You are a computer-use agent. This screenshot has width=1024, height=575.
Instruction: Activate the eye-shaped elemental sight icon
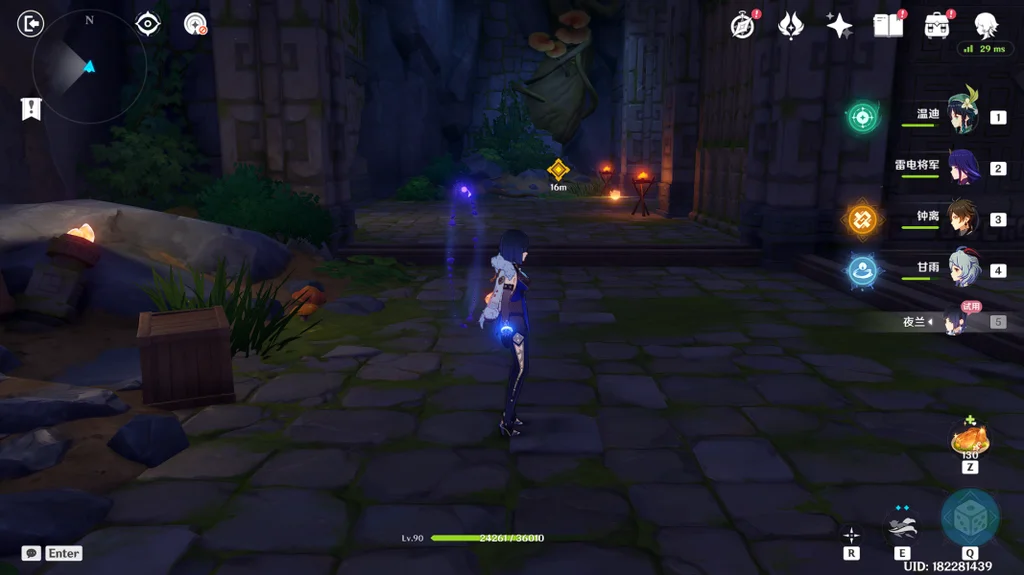pos(148,24)
